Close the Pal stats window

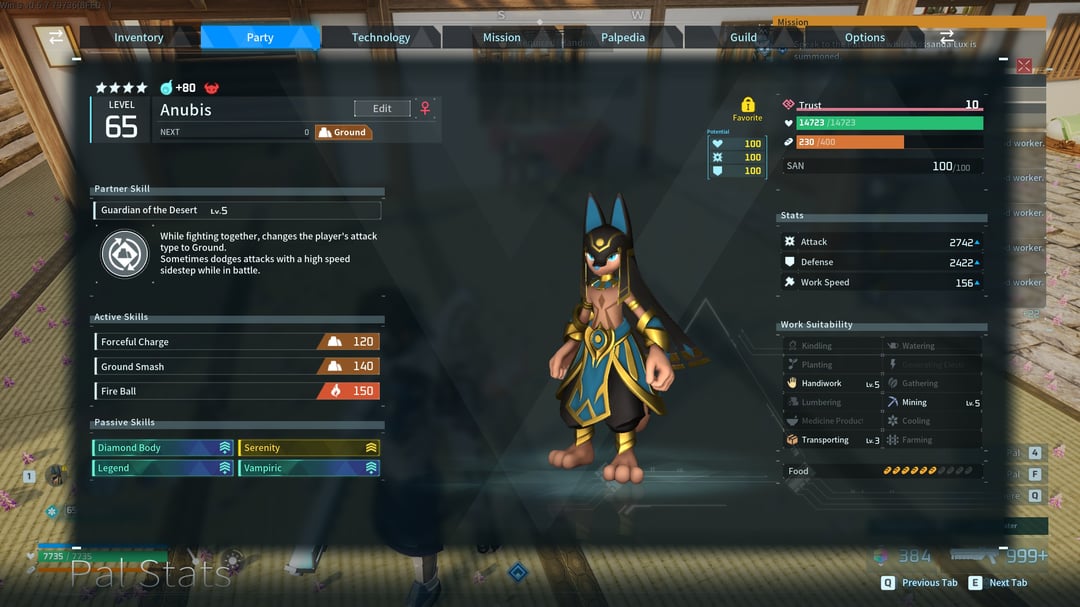click(1024, 66)
